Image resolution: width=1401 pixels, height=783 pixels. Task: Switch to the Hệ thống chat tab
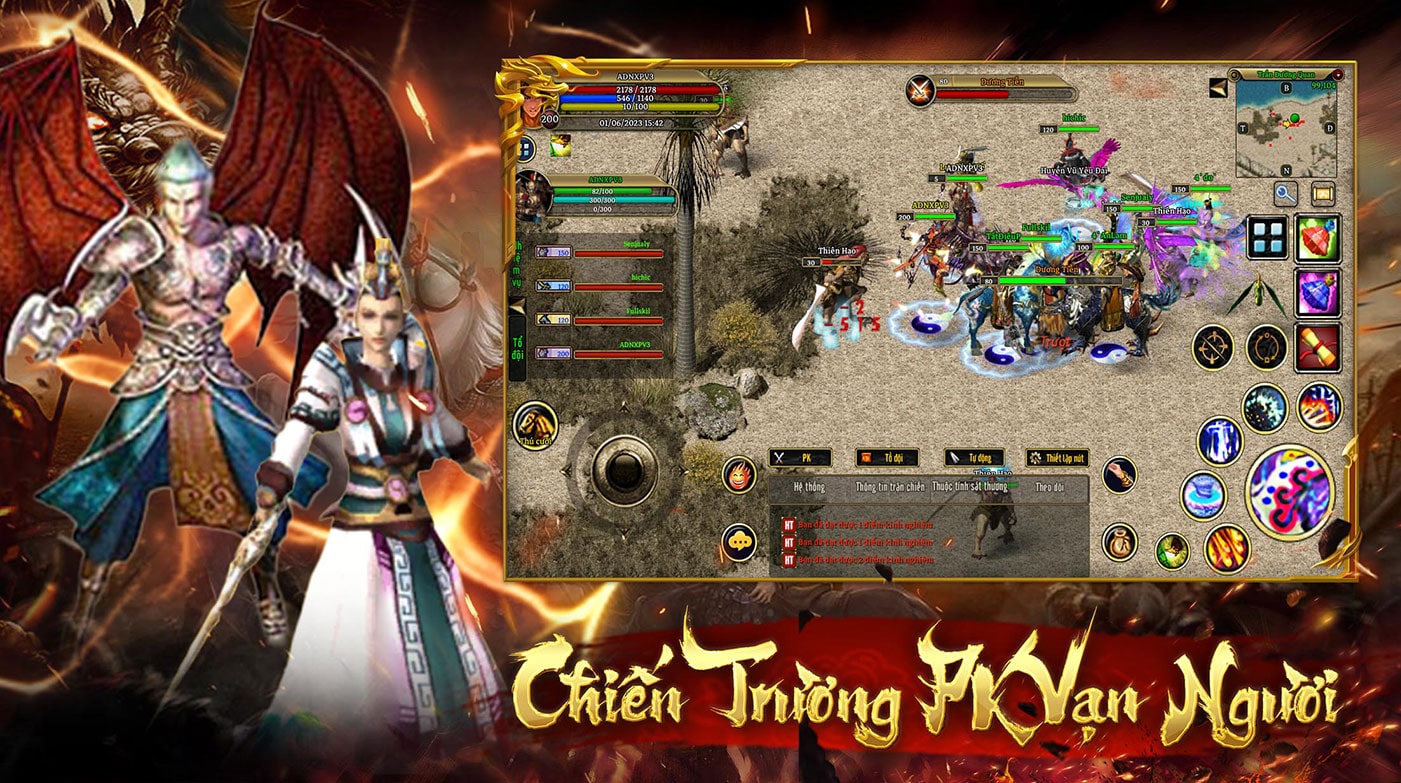pos(809,487)
